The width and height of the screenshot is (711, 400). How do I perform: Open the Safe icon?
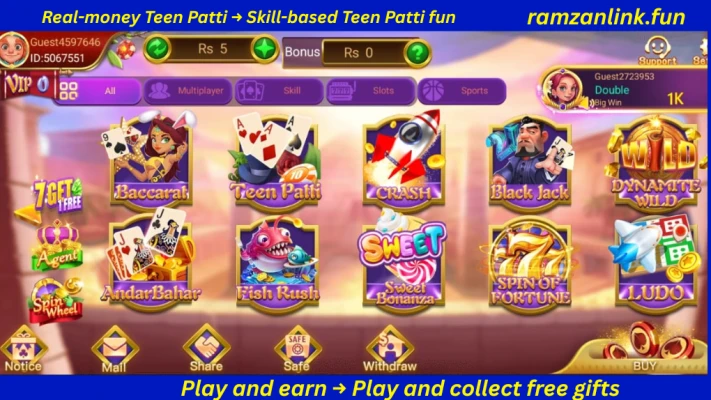(297, 350)
